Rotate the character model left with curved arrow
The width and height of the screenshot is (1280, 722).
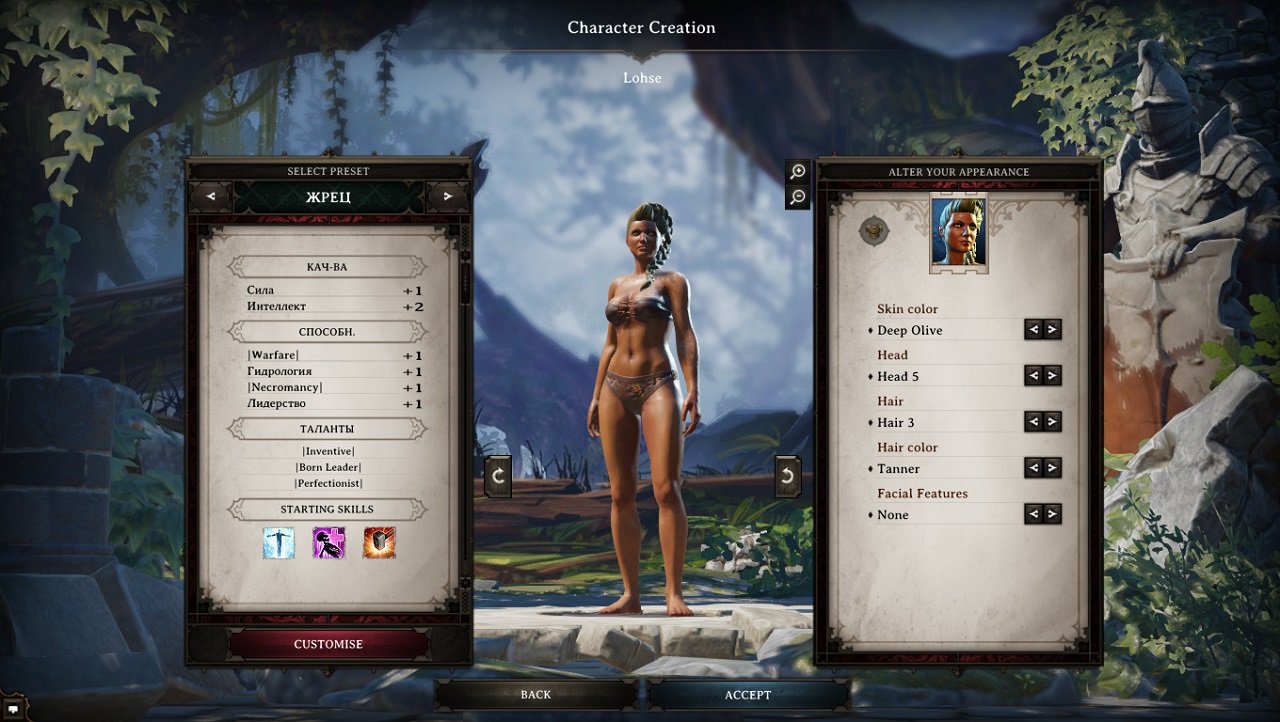click(497, 475)
